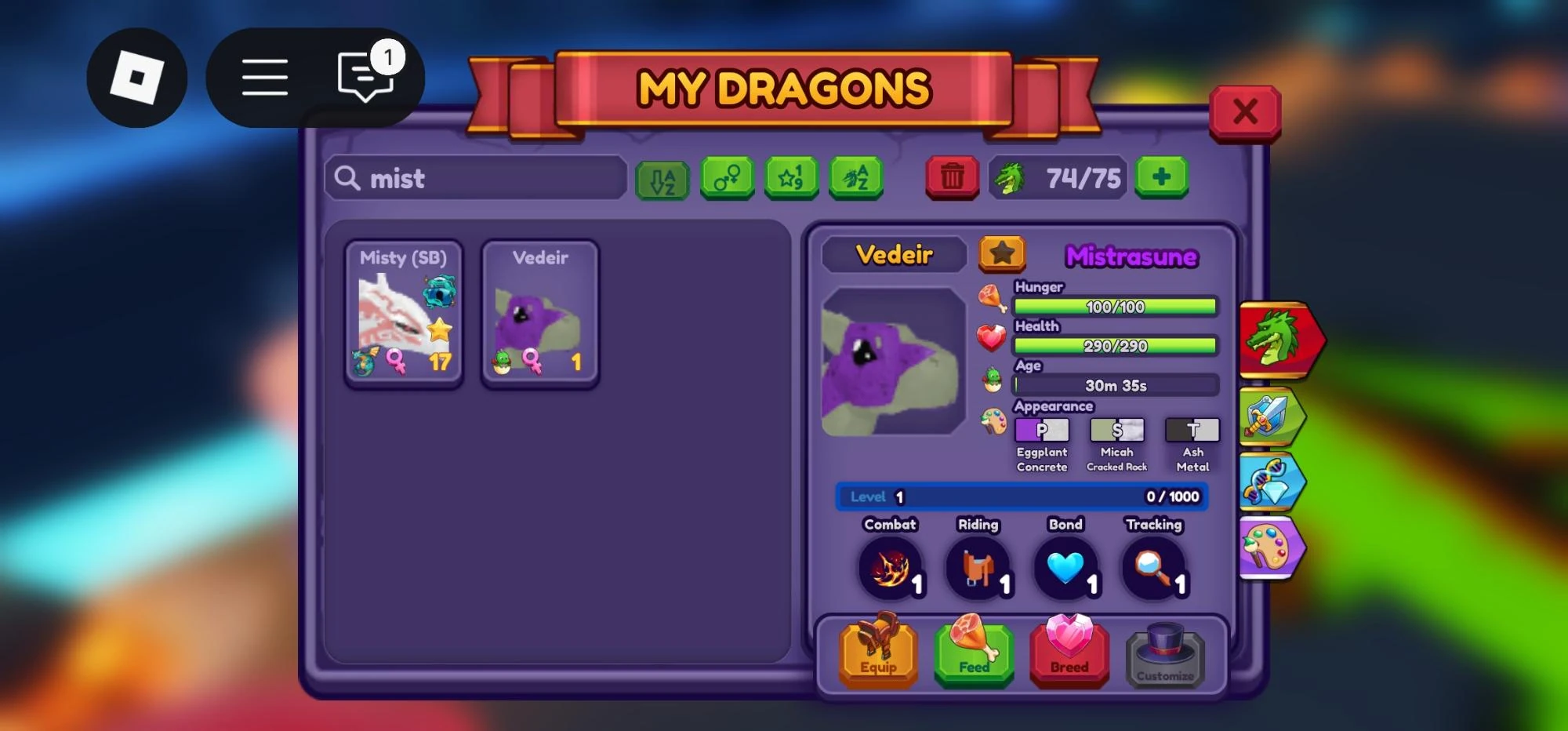The width and height of the screenshot is (1568, 731).
Task: Sort dragons by gender
Action: (727, 178)
